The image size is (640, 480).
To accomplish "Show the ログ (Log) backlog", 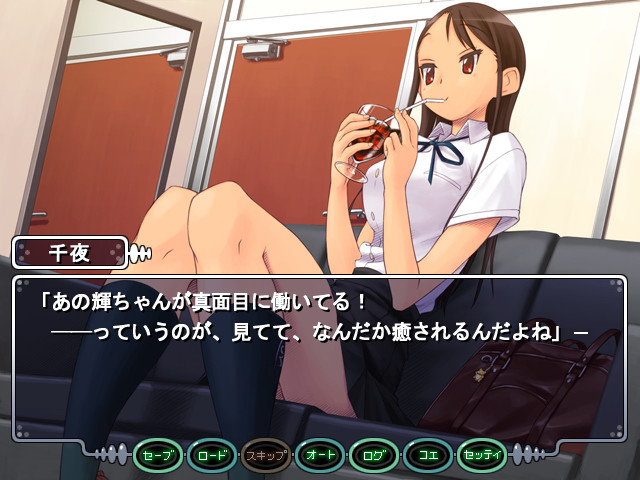I will [375, 456].
